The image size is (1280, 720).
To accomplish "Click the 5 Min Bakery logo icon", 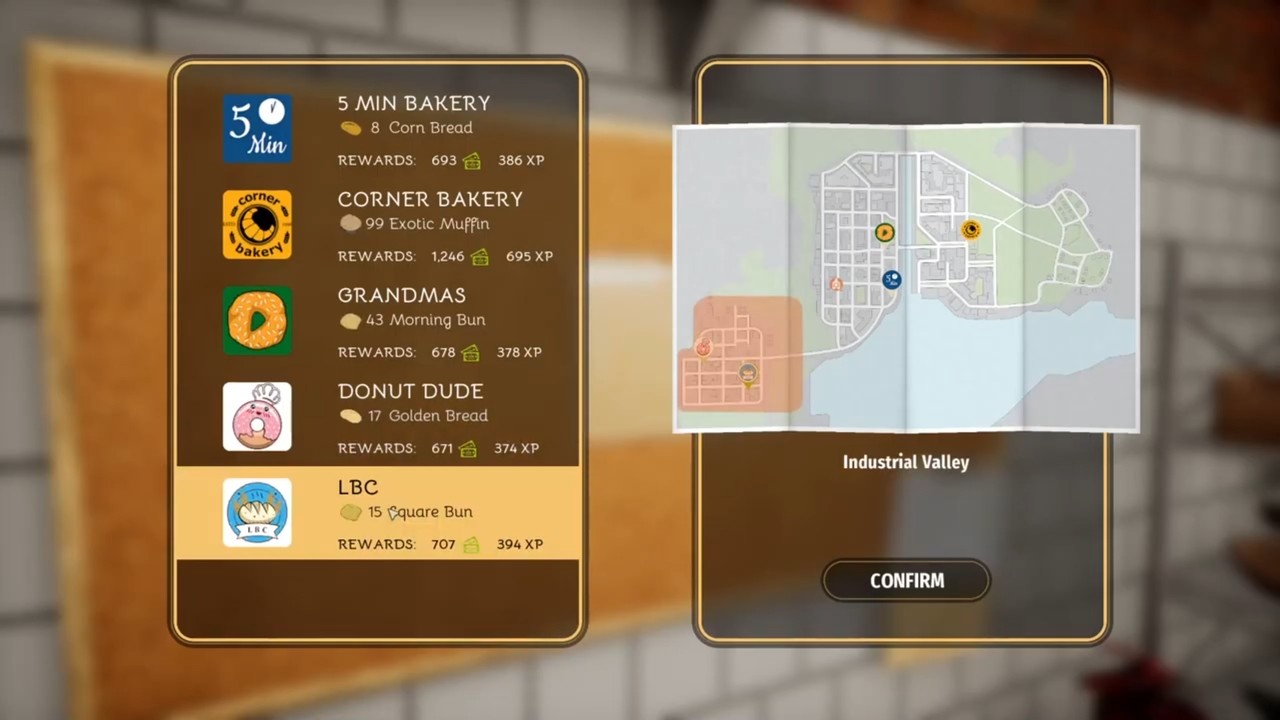I will [257, 128].
